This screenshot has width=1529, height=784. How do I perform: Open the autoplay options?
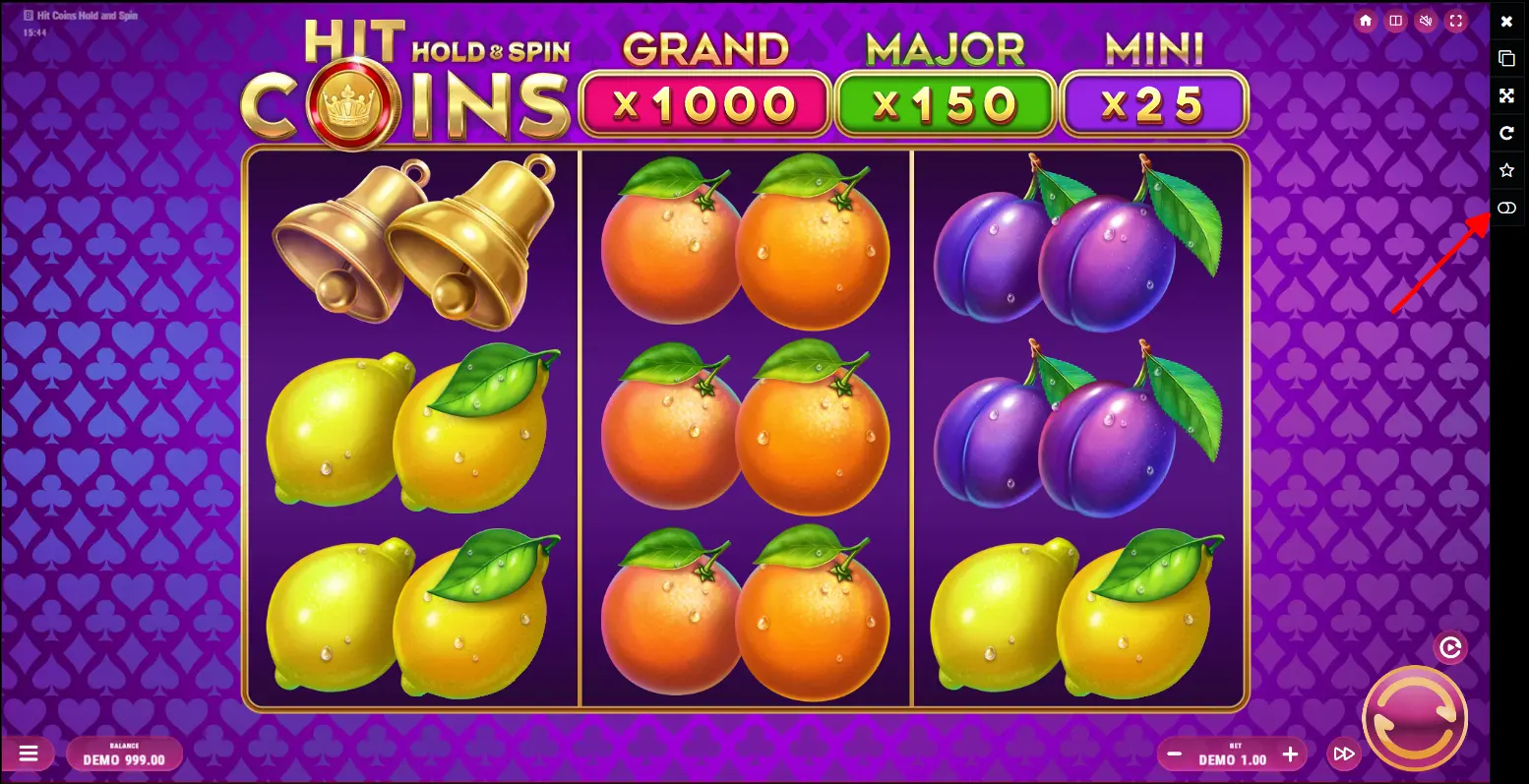coord(1450,648)
